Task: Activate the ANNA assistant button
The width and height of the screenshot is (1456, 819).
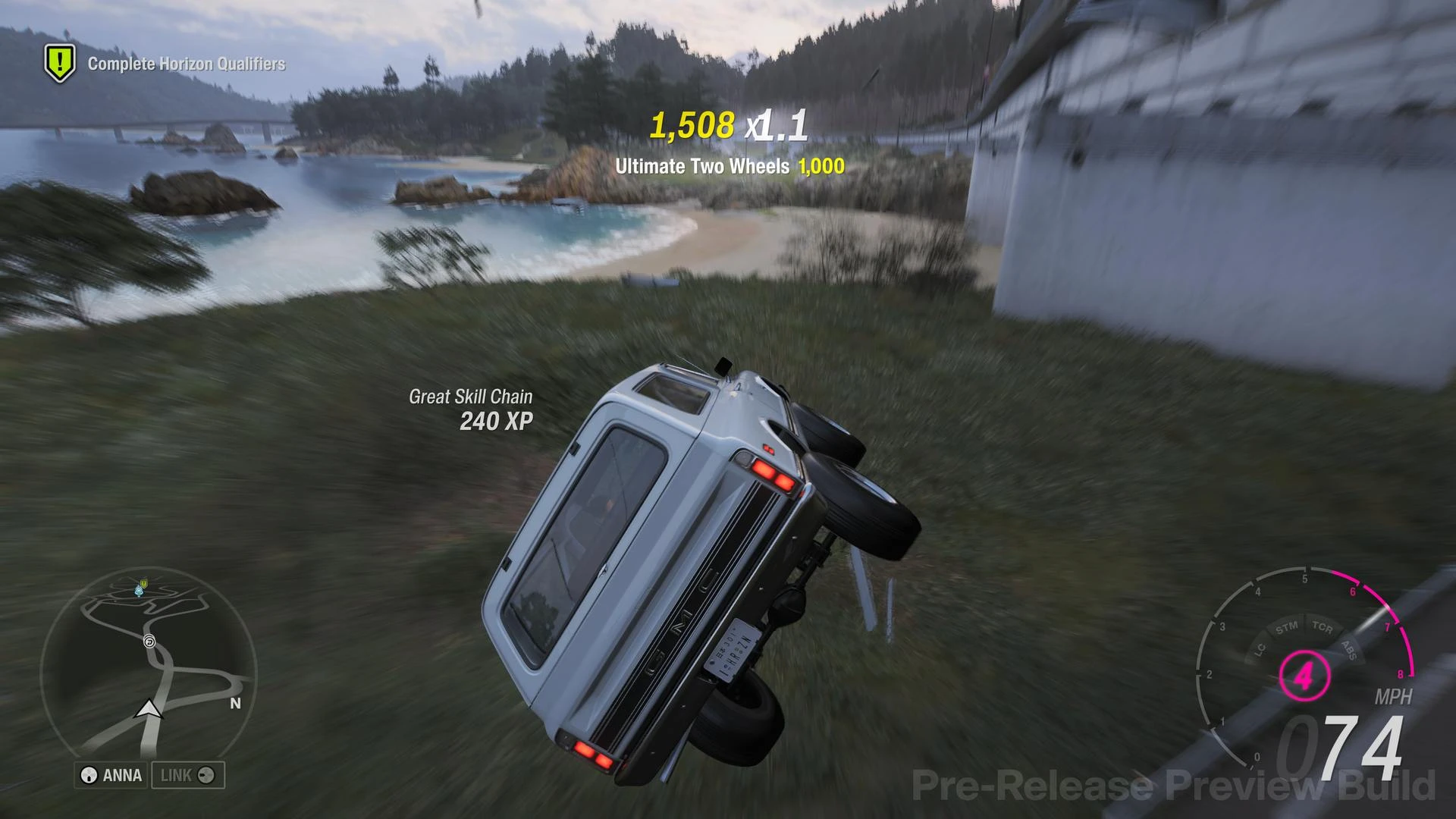Action: coord(111,775)
